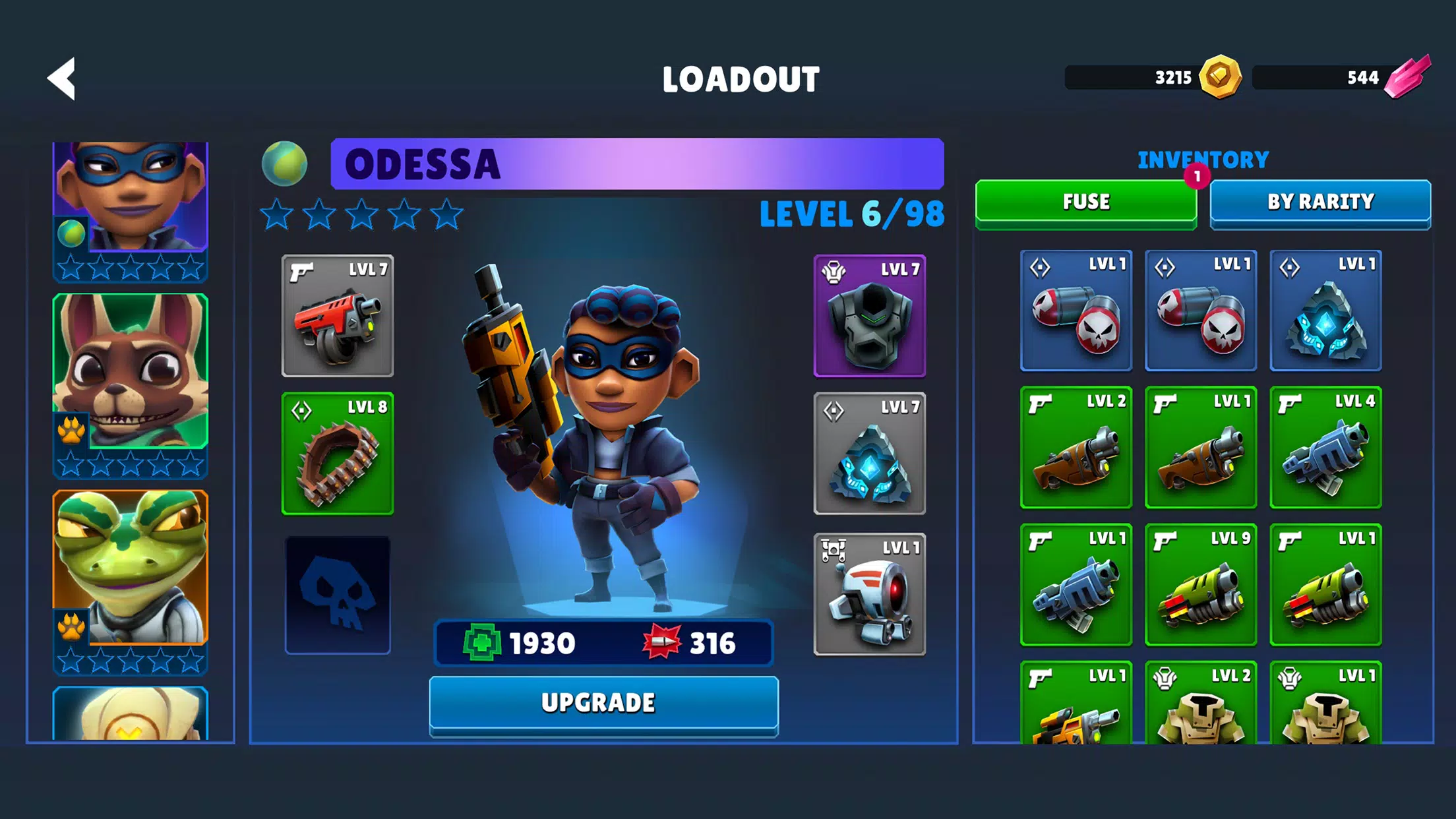Tap the gold coin currency icon
The image size is (1456, 819).
point(1220,77)
